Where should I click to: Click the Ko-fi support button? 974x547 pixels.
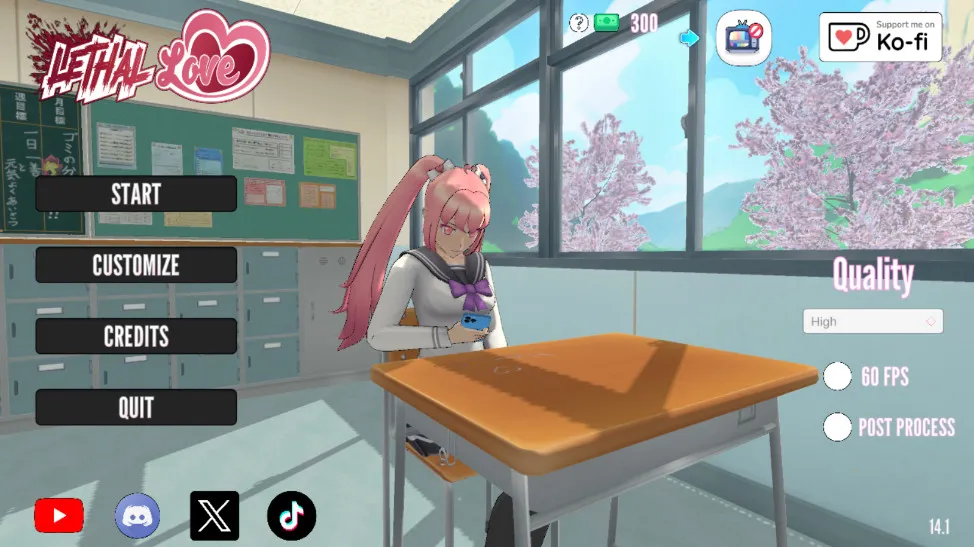click(x=879, y=37)
